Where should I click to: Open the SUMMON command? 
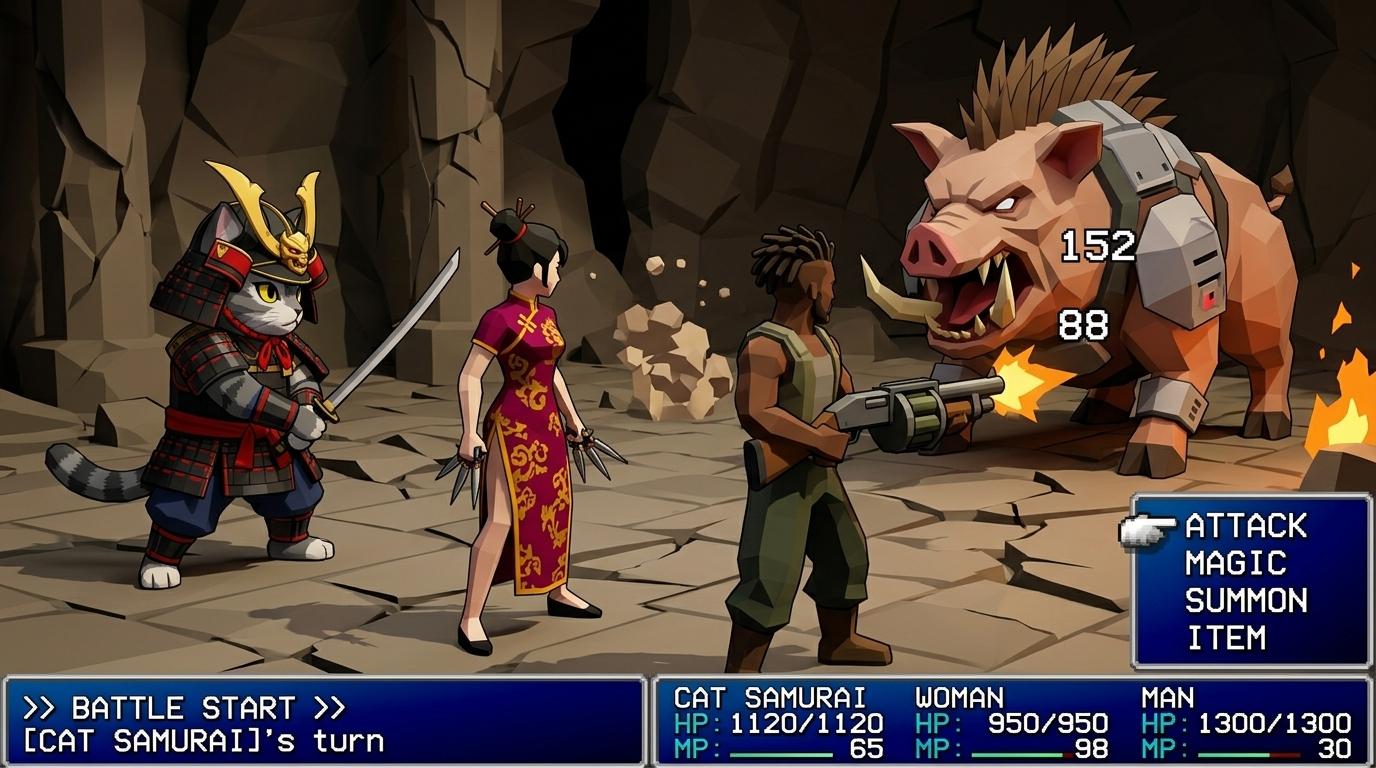[x=1246, y=600]
